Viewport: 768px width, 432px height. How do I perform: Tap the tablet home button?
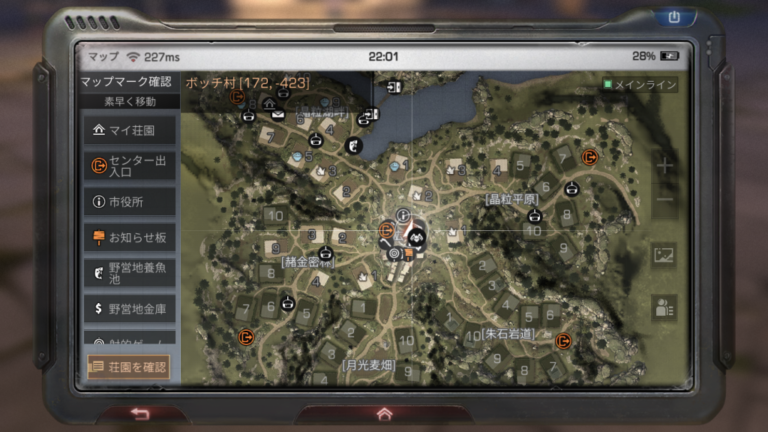tap(384, 414)
